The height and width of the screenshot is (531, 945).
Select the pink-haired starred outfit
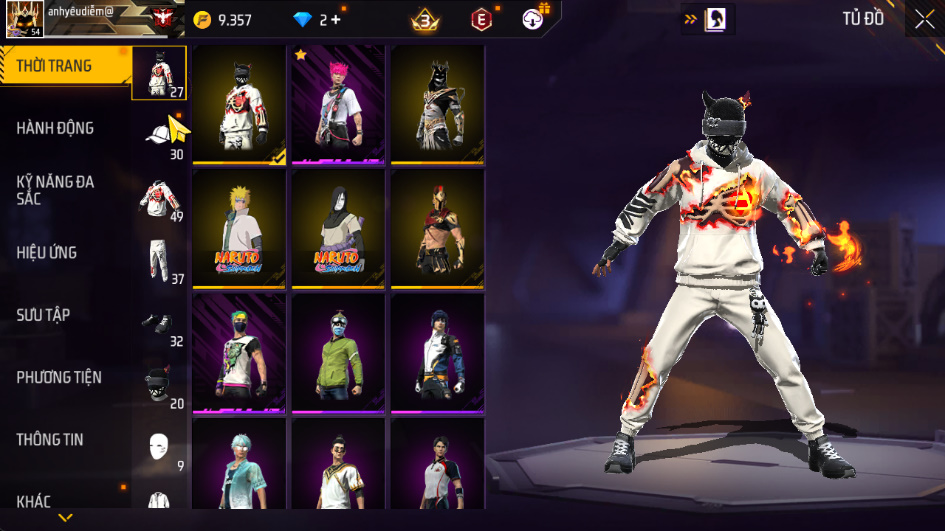[338, 104]
